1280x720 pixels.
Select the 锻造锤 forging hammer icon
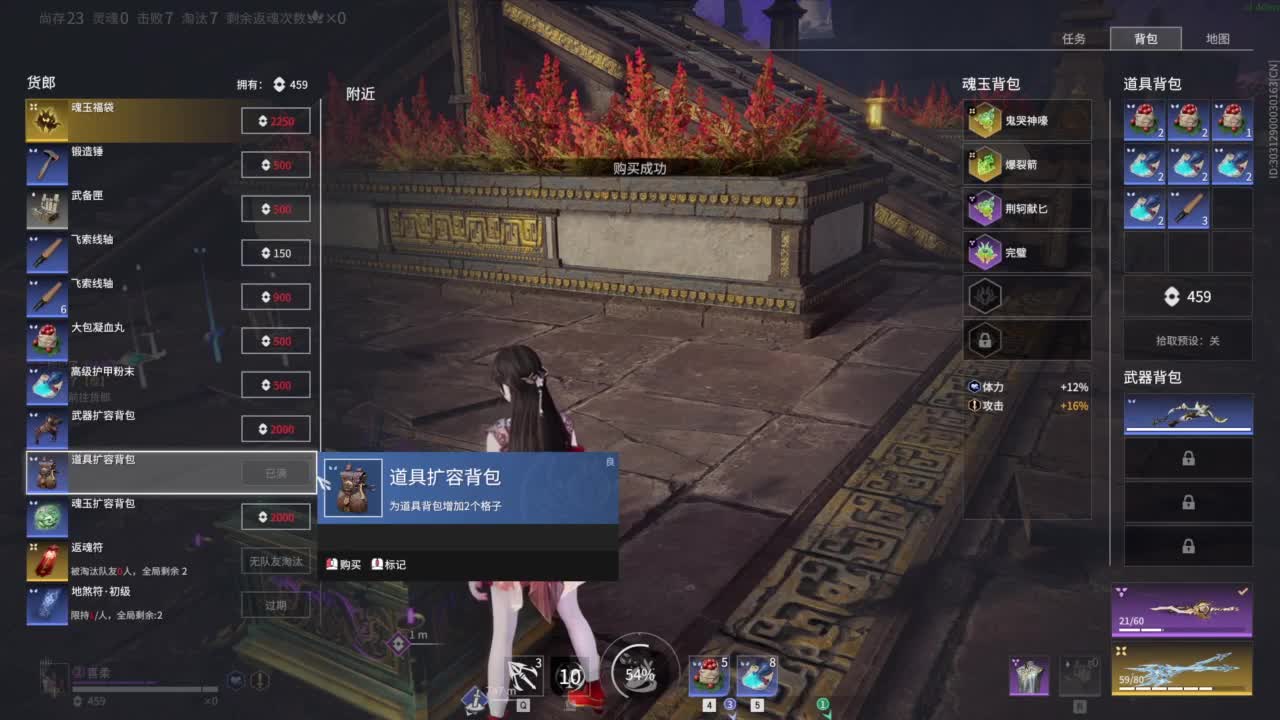(x=47, y=164)
